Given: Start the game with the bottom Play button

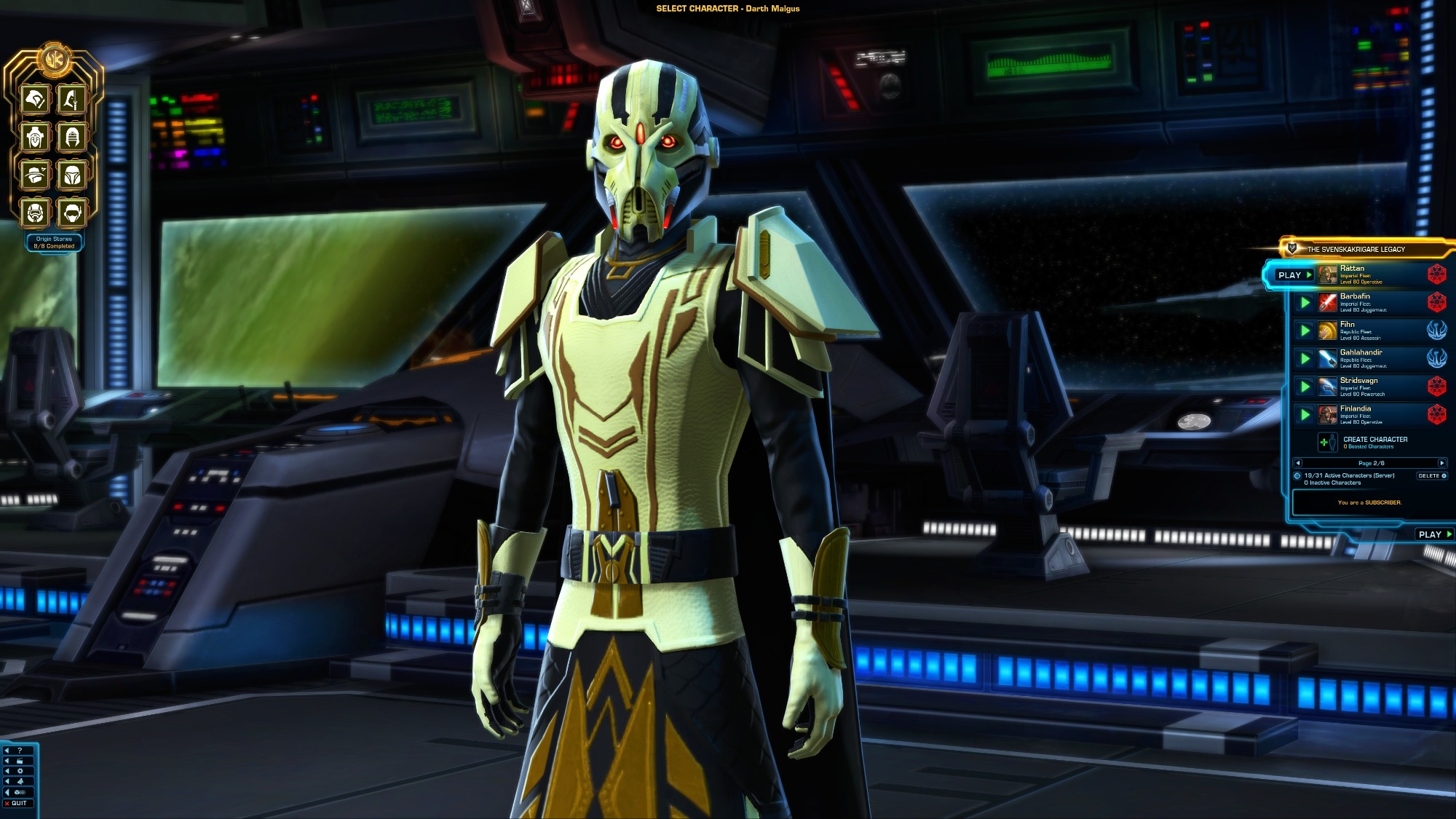Looking at the screenshot, I should click(x=1433, y=534).
